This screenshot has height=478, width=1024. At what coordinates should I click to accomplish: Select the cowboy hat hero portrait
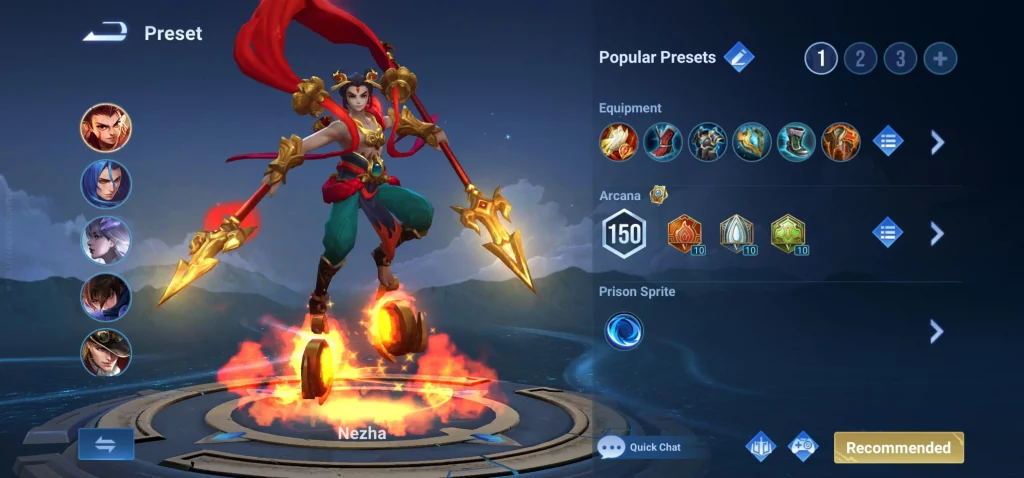click(106, 353)
